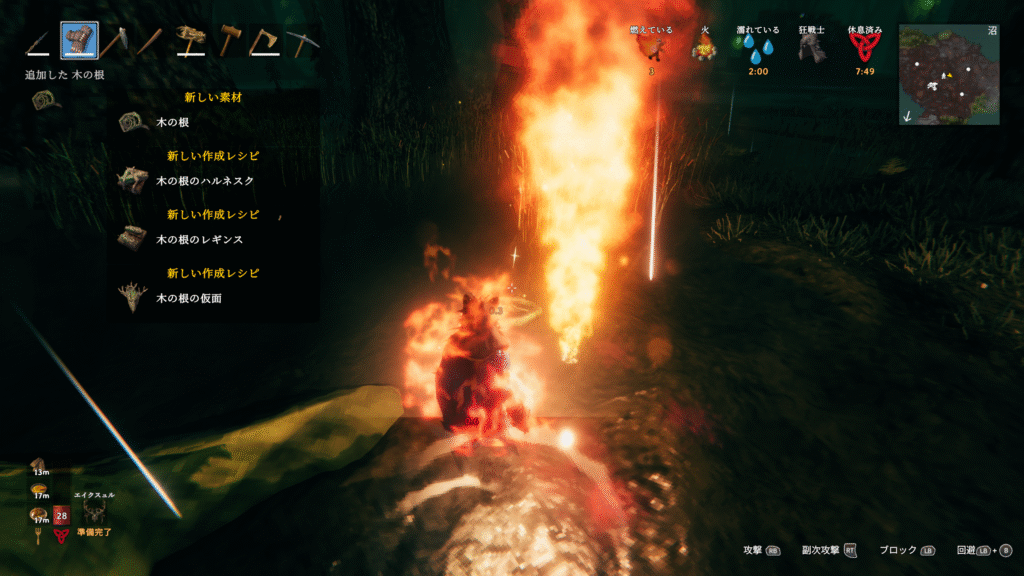1024x576 pixels.
Task: Click the root harnesk recipe entry
Action: (x=131, y=180)
